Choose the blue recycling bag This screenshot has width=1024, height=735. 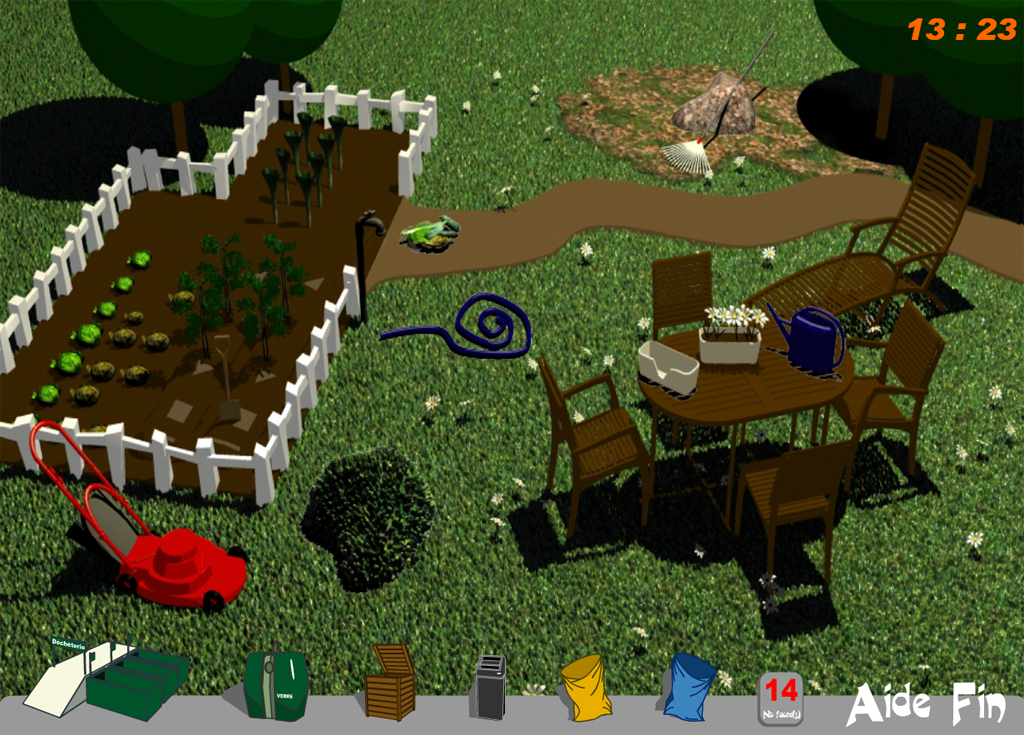point(689,686)
